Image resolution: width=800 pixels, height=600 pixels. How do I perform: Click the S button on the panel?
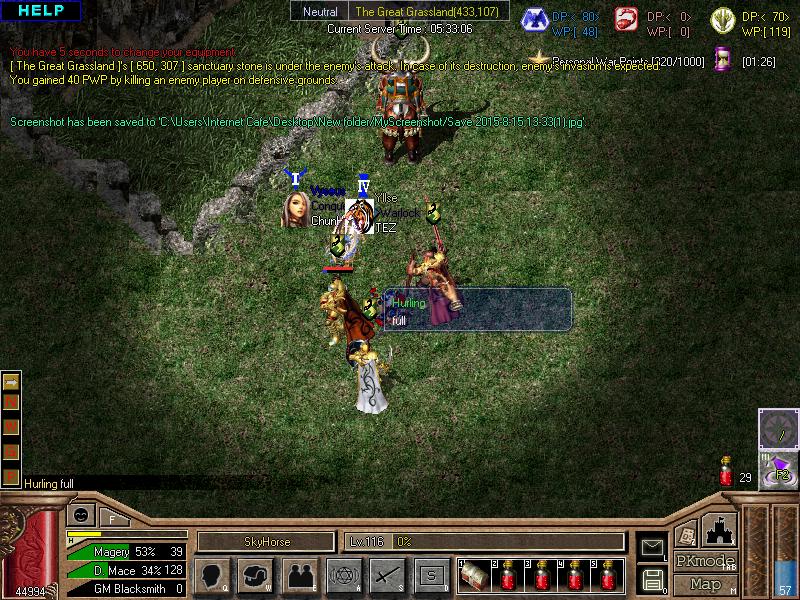(431, 575)
